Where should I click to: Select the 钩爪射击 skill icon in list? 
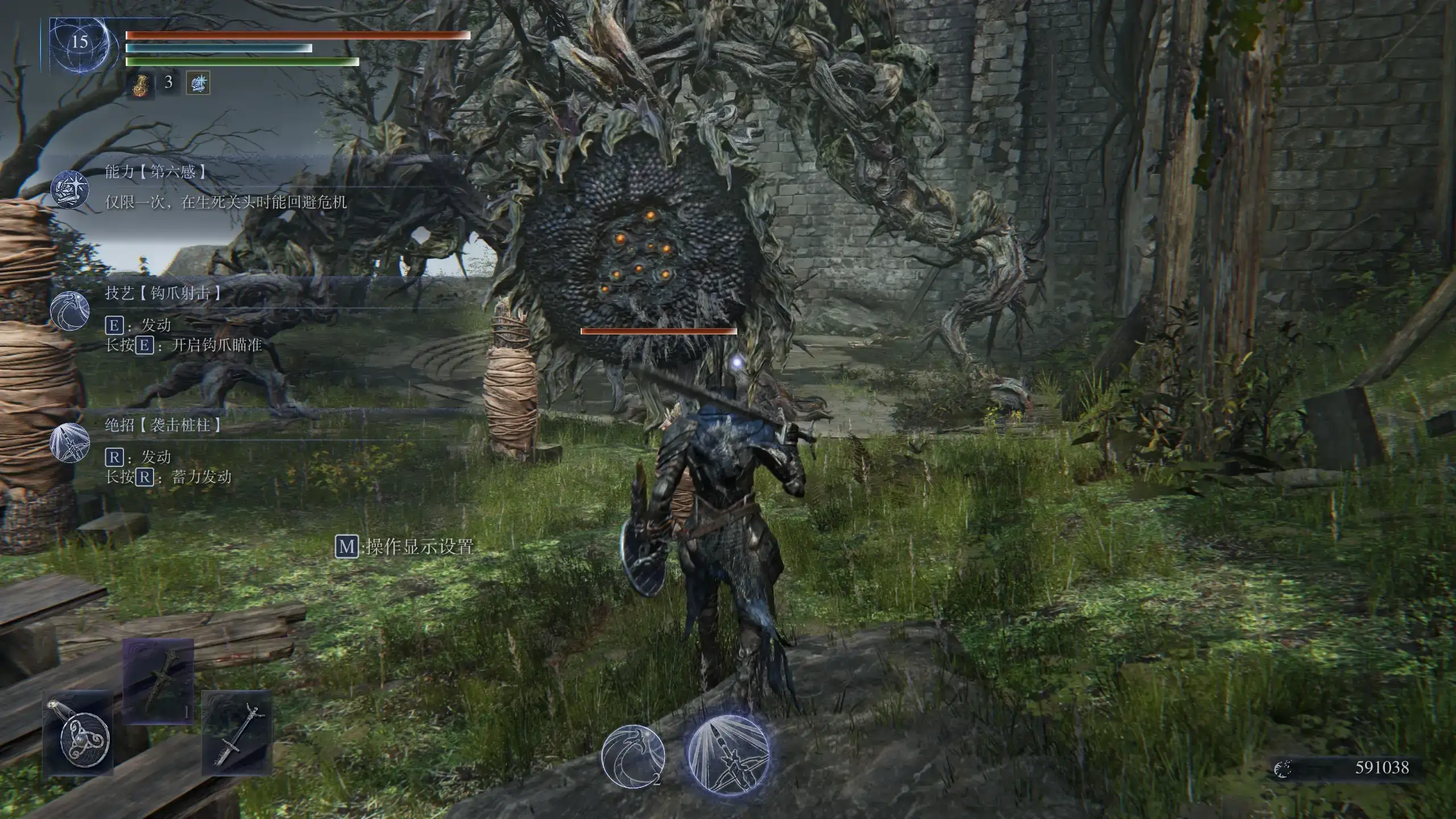(x=70, y=310)
